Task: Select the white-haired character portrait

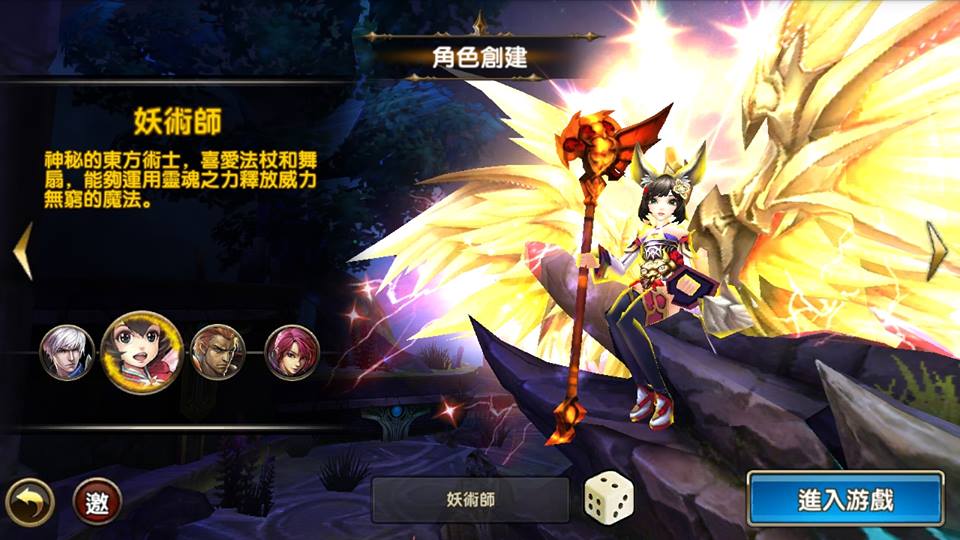Action: tap(67, 352)
